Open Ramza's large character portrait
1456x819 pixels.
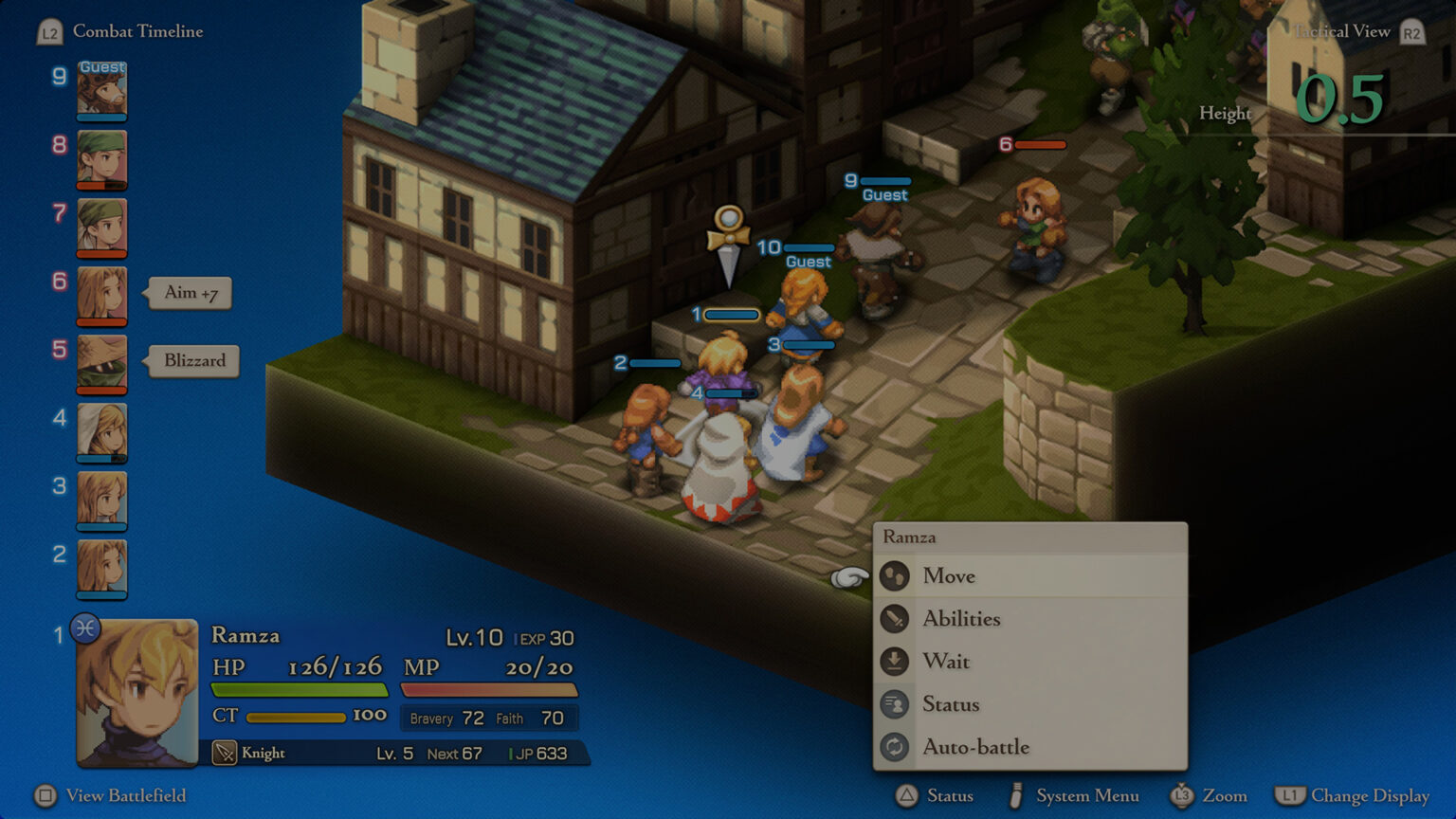pos(137,692)
